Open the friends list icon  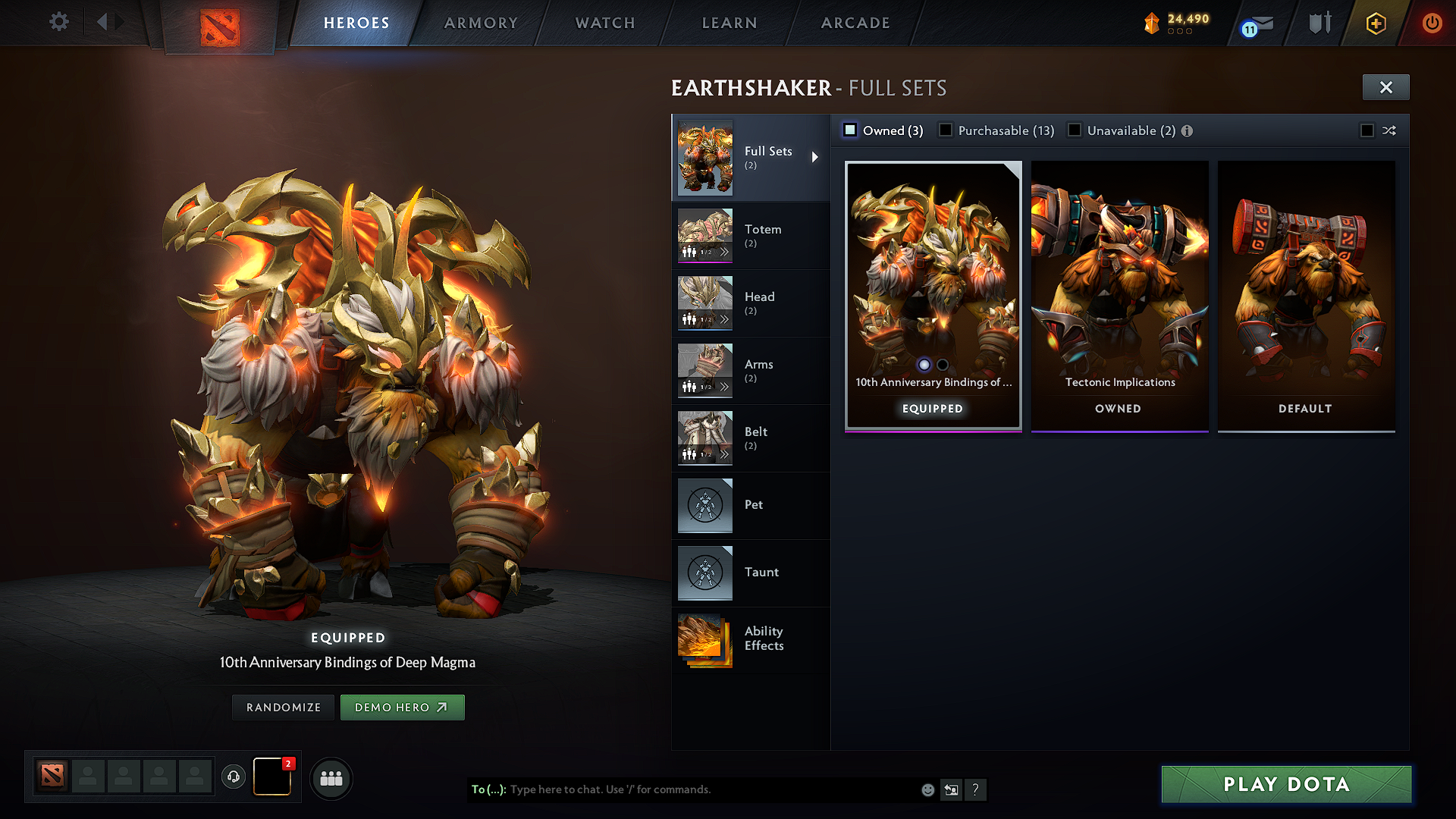331,778
